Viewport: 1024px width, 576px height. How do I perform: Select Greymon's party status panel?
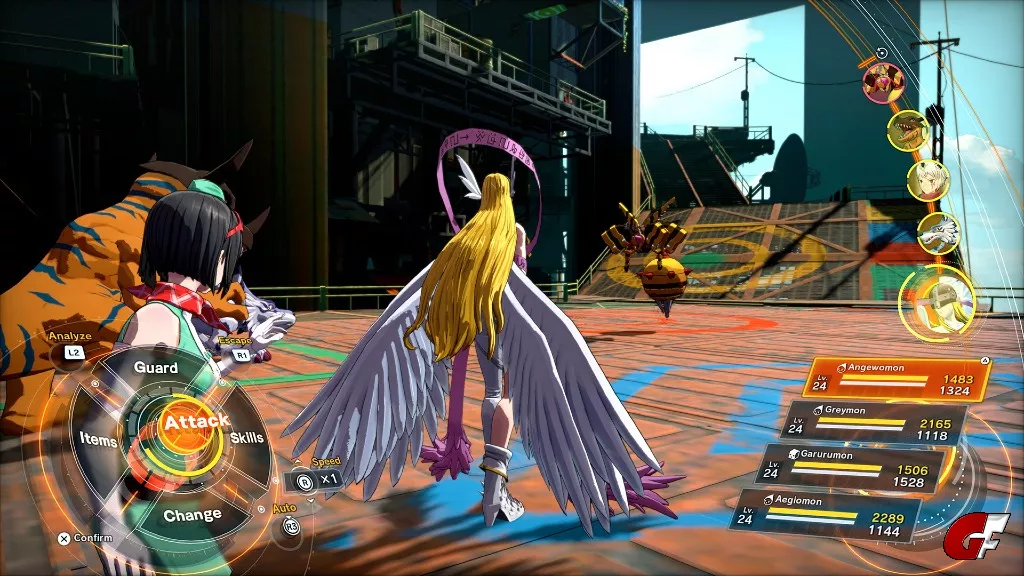(874, 423)
